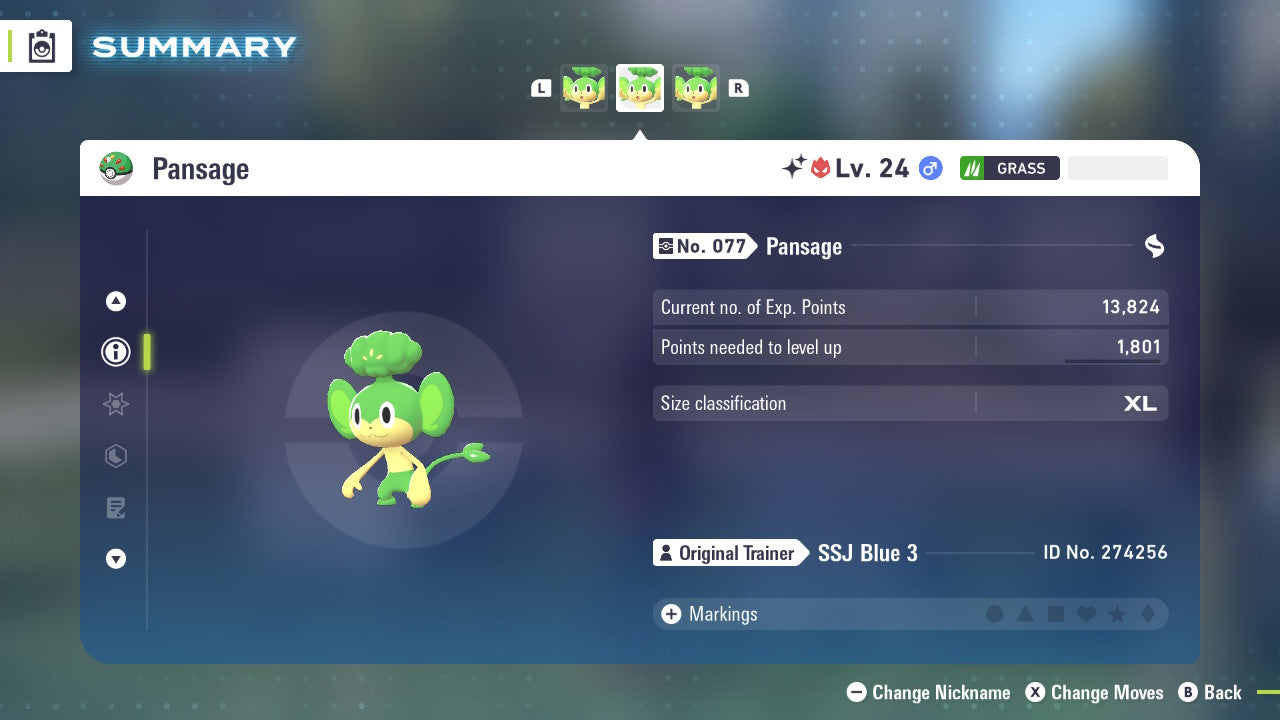Toggle the heart marking
1280x720 pixels.
[x=1085, y=614]
